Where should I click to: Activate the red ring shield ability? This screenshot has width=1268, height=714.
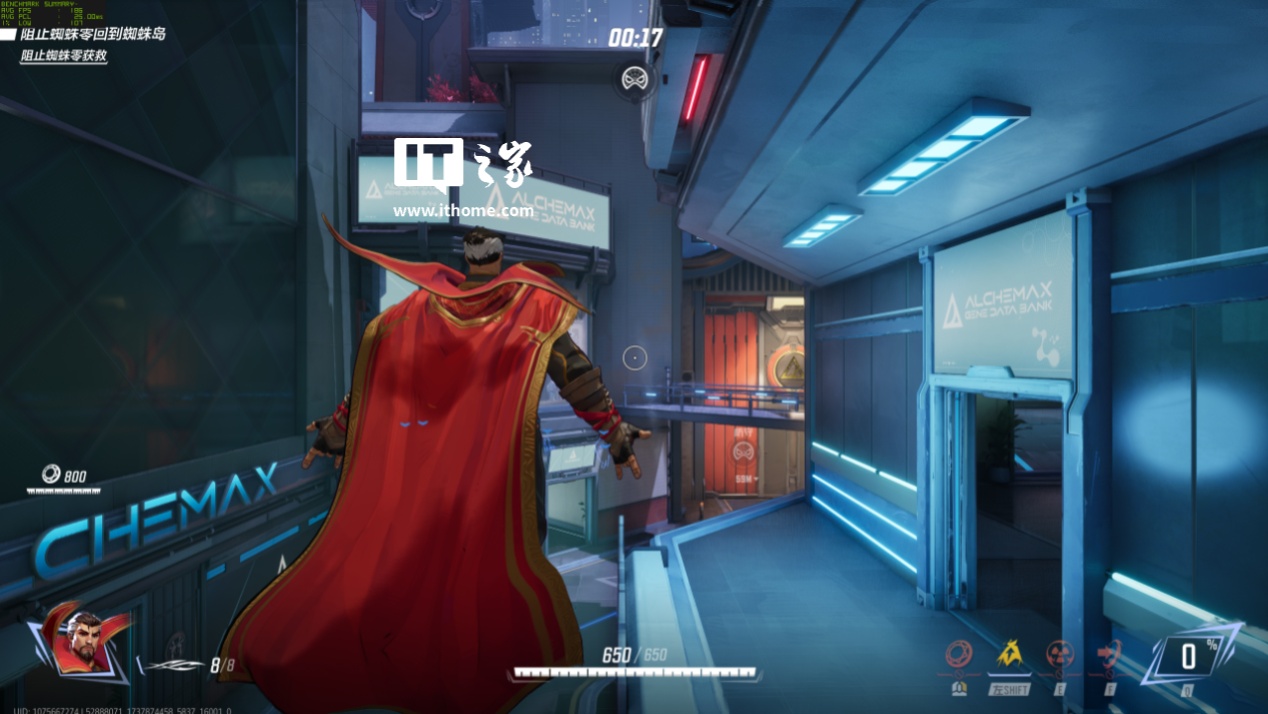959,655
